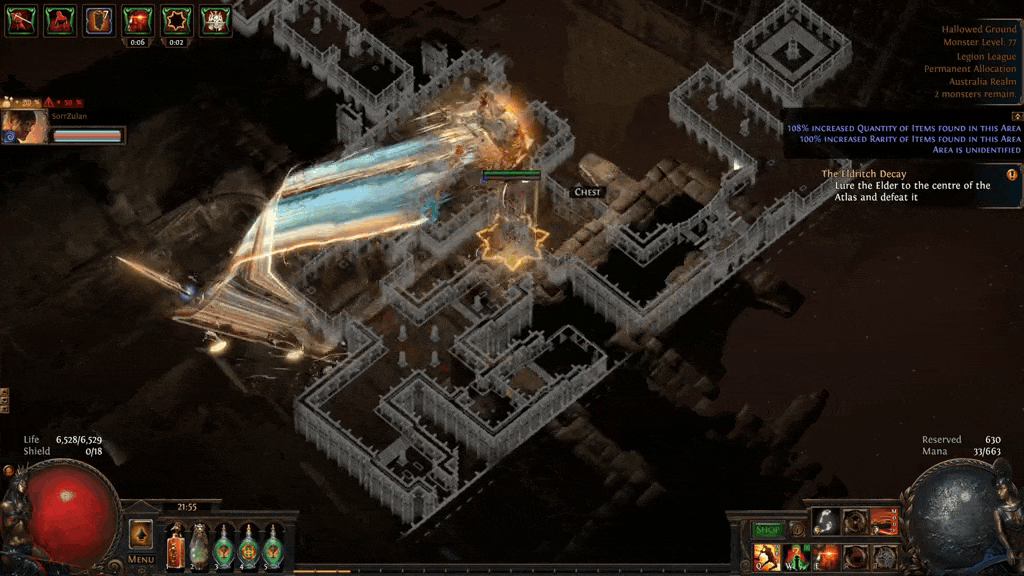Activate the W skill with the green figure
1024x576 pixels.
[x=797, y=556]
